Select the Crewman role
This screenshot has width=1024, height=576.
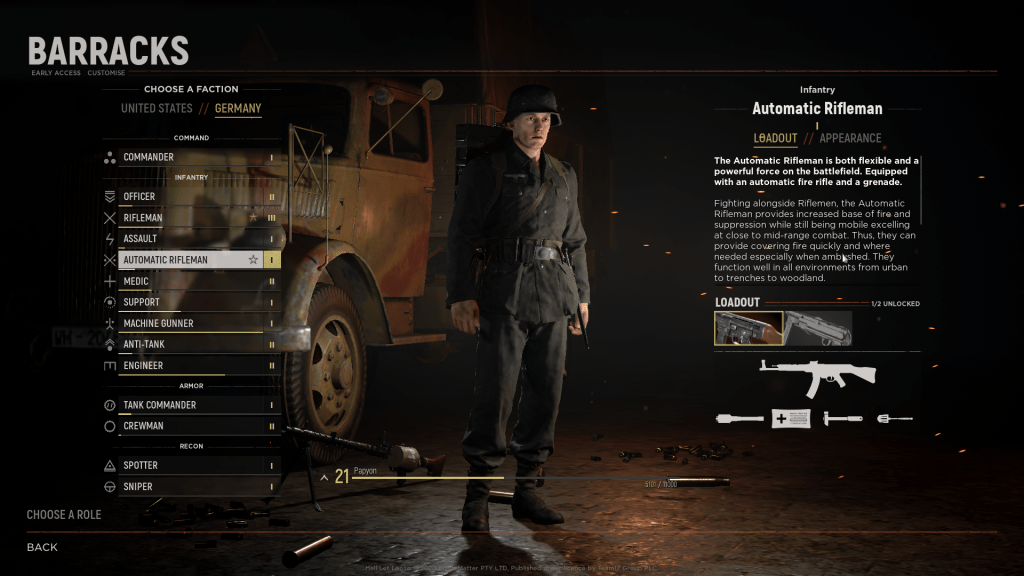[190, 426]
